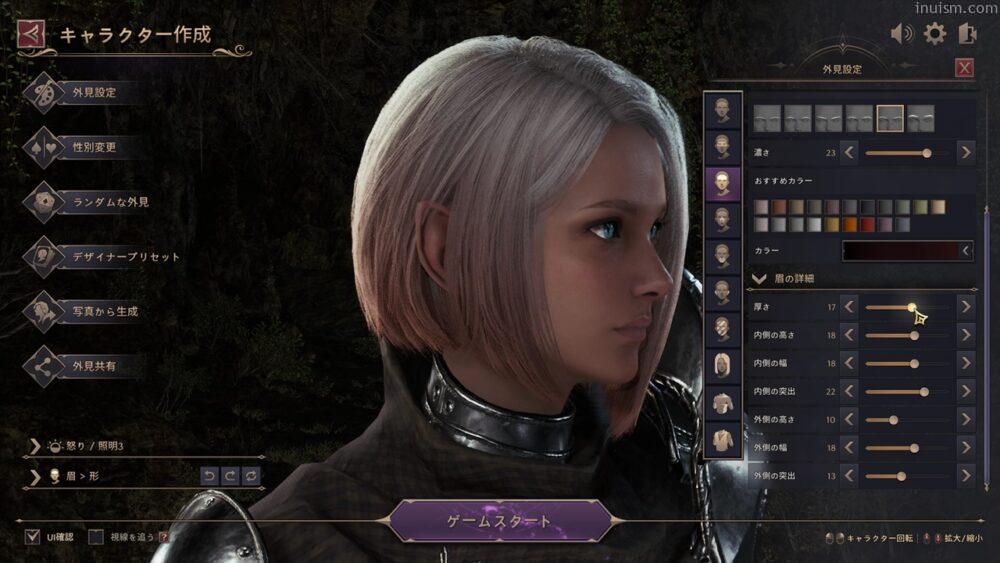Viewport: 1000px width, 563px height.
Task: Enable the 視線を追う checkbox
Action: click(96, 537)
